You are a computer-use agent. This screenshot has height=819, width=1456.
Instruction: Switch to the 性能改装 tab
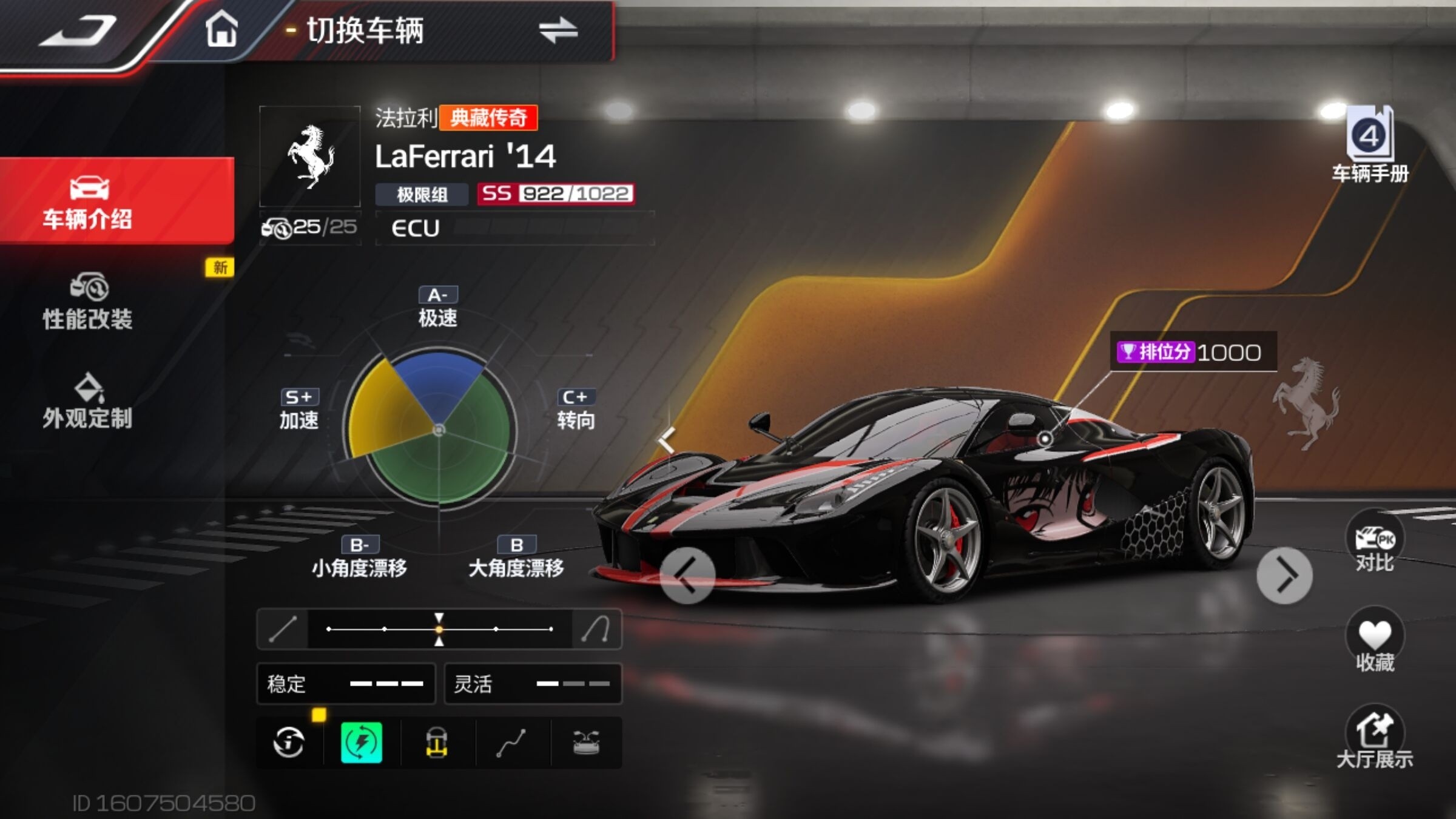coord(88,302)
